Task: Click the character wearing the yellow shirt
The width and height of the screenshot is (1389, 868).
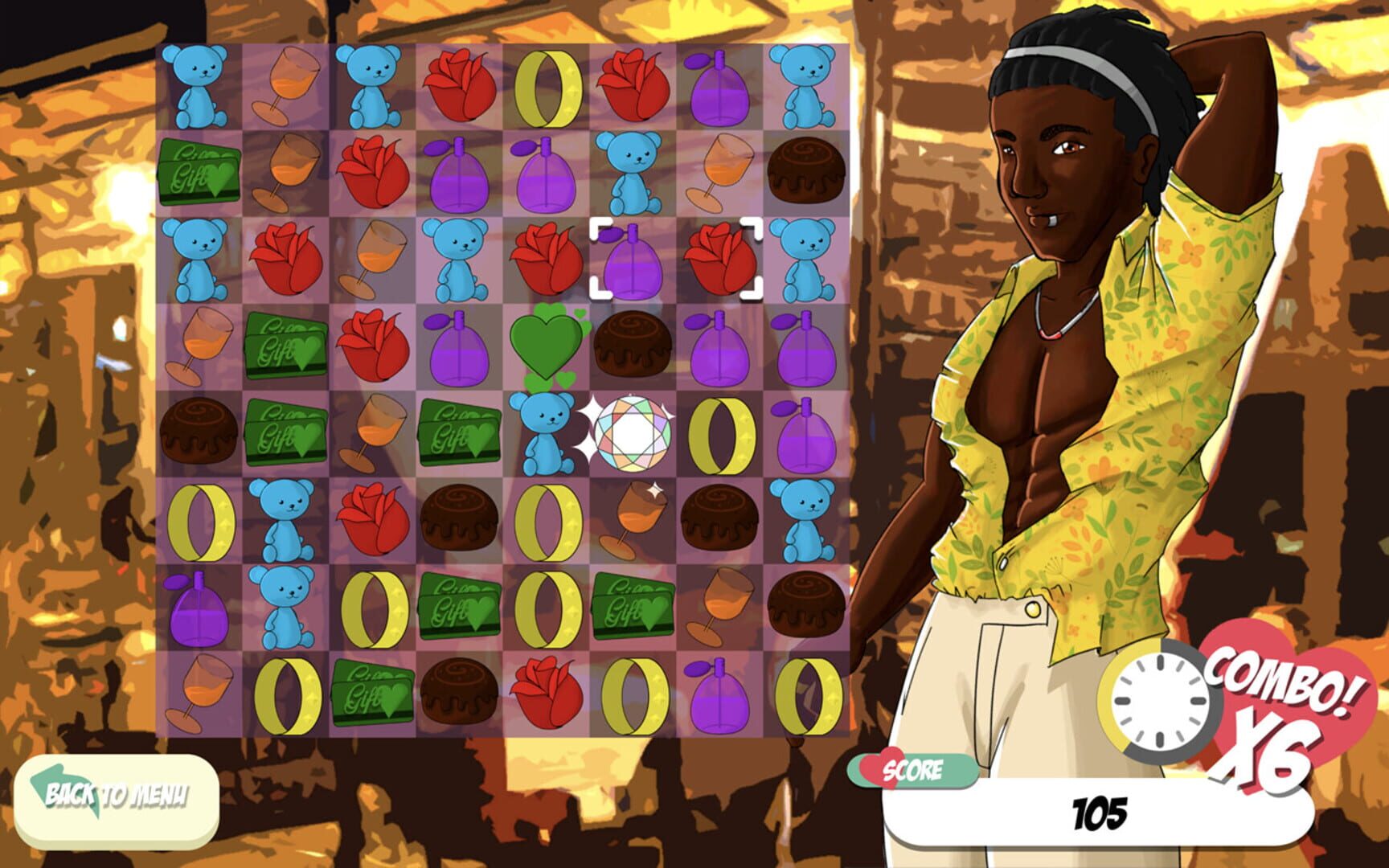Action: pos(1085,402)
